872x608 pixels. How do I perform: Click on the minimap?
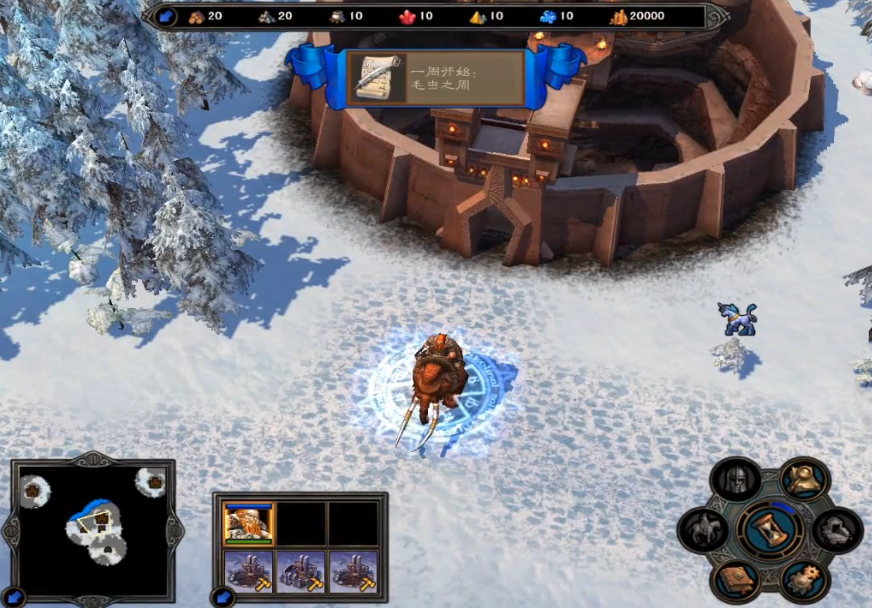(93, 525)
